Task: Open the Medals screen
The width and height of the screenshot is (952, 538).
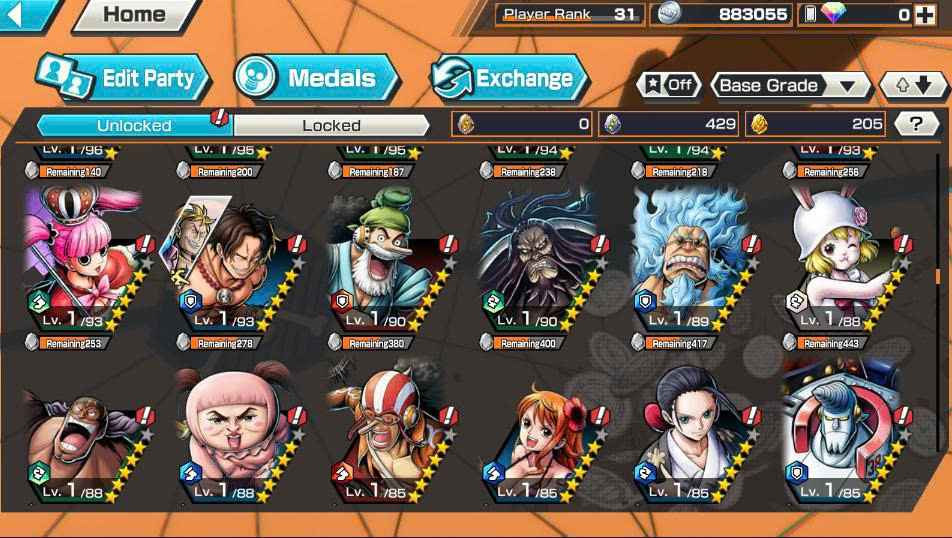Action: [x=317, y=78]
